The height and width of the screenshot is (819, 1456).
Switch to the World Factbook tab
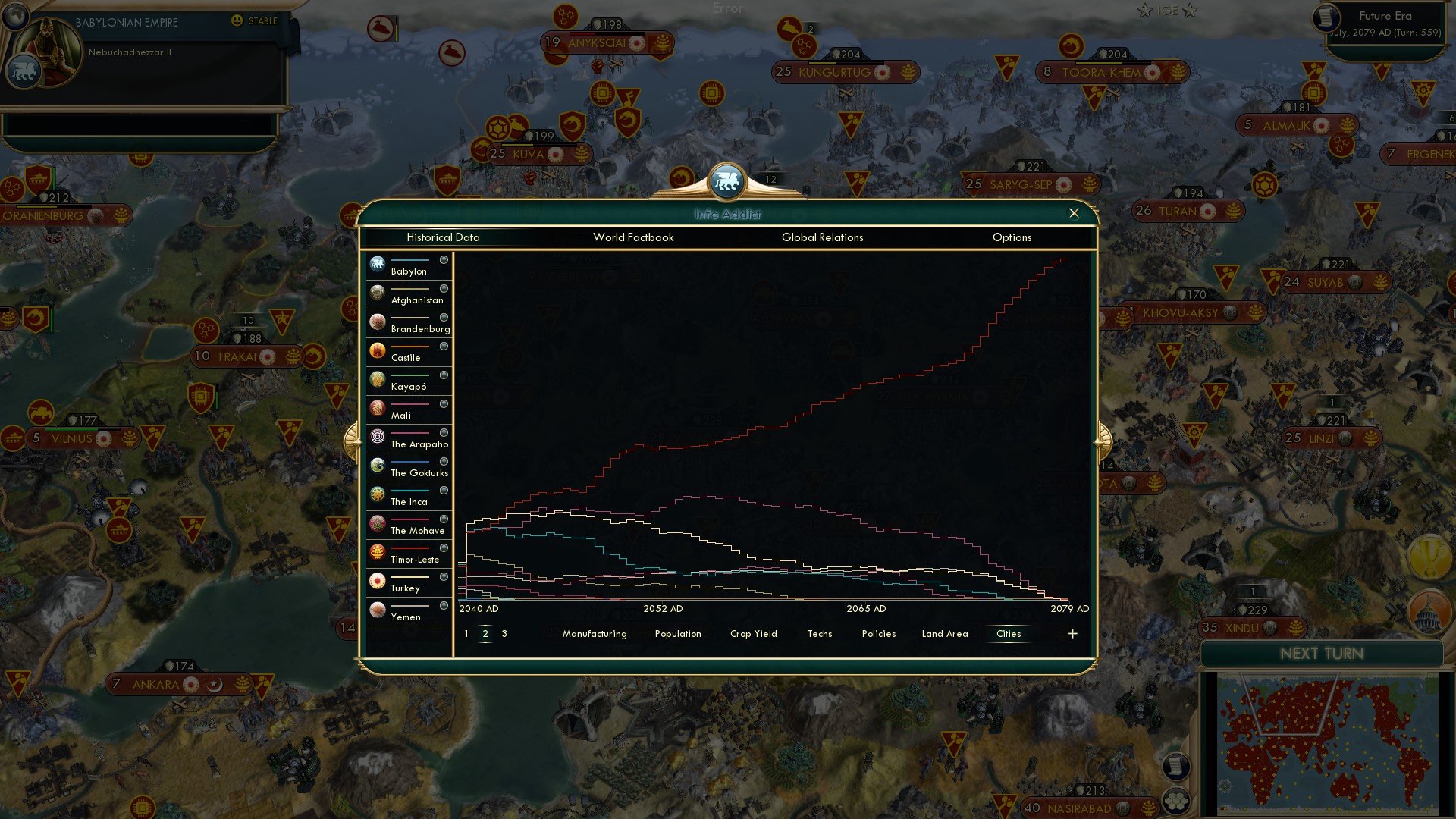(x=634, y=237)
